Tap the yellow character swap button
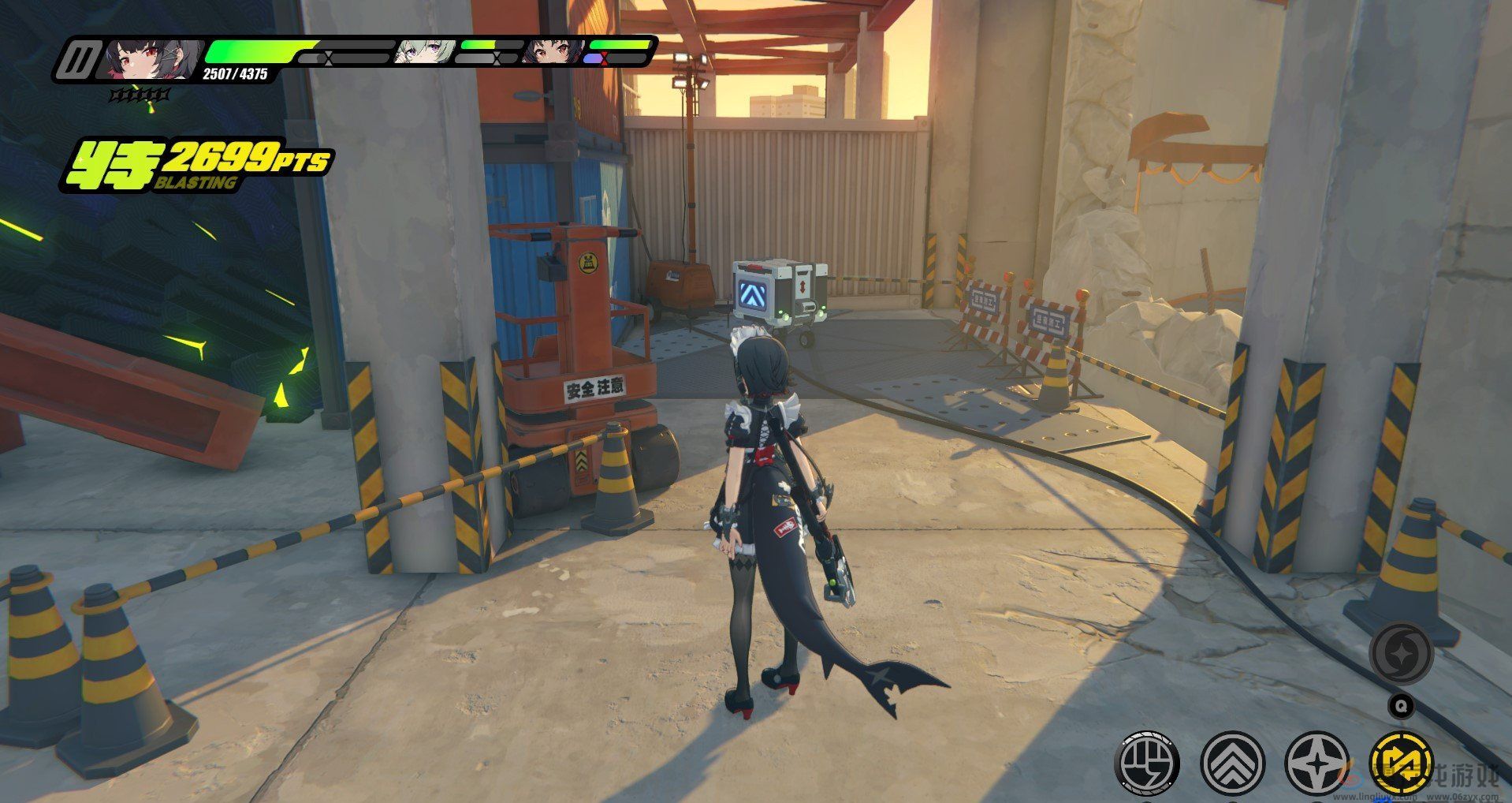 tap(1402, 764)
